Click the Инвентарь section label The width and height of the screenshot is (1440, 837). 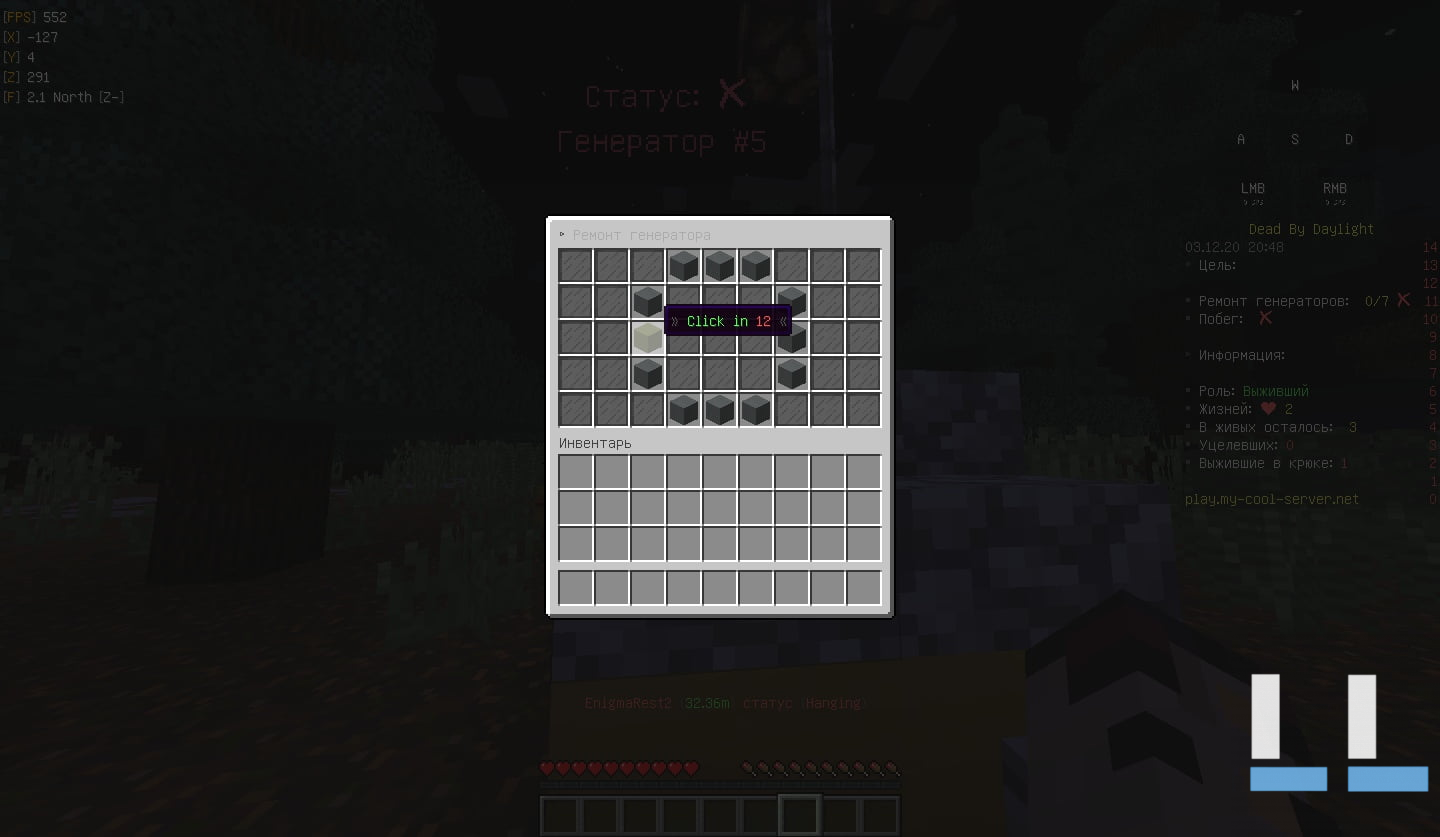point(593,443)
